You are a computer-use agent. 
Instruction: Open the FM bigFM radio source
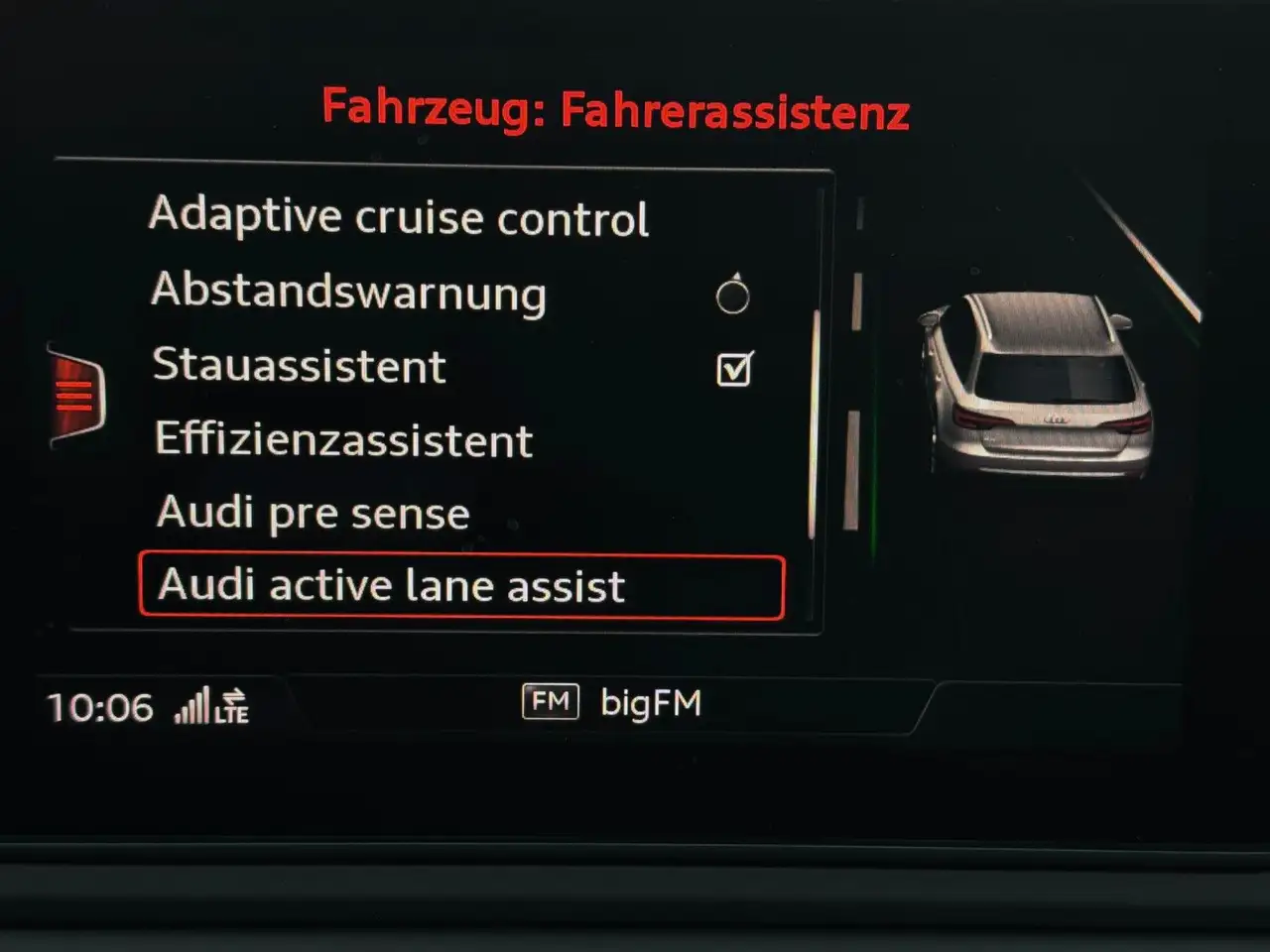point(612,703)
